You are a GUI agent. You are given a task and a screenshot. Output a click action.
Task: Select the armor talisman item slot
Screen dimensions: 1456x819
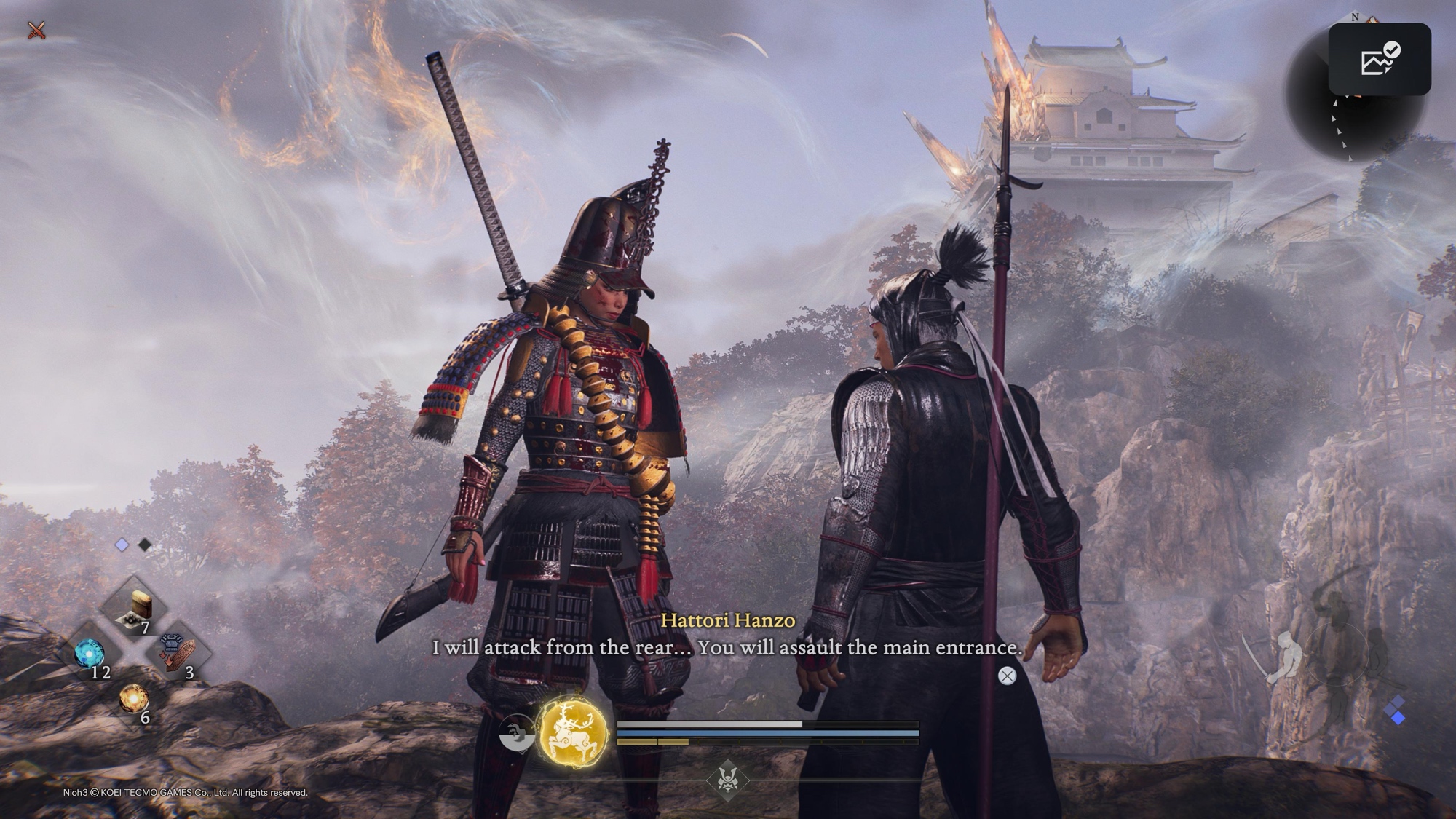pyautogui.click(x=177, y=652)
